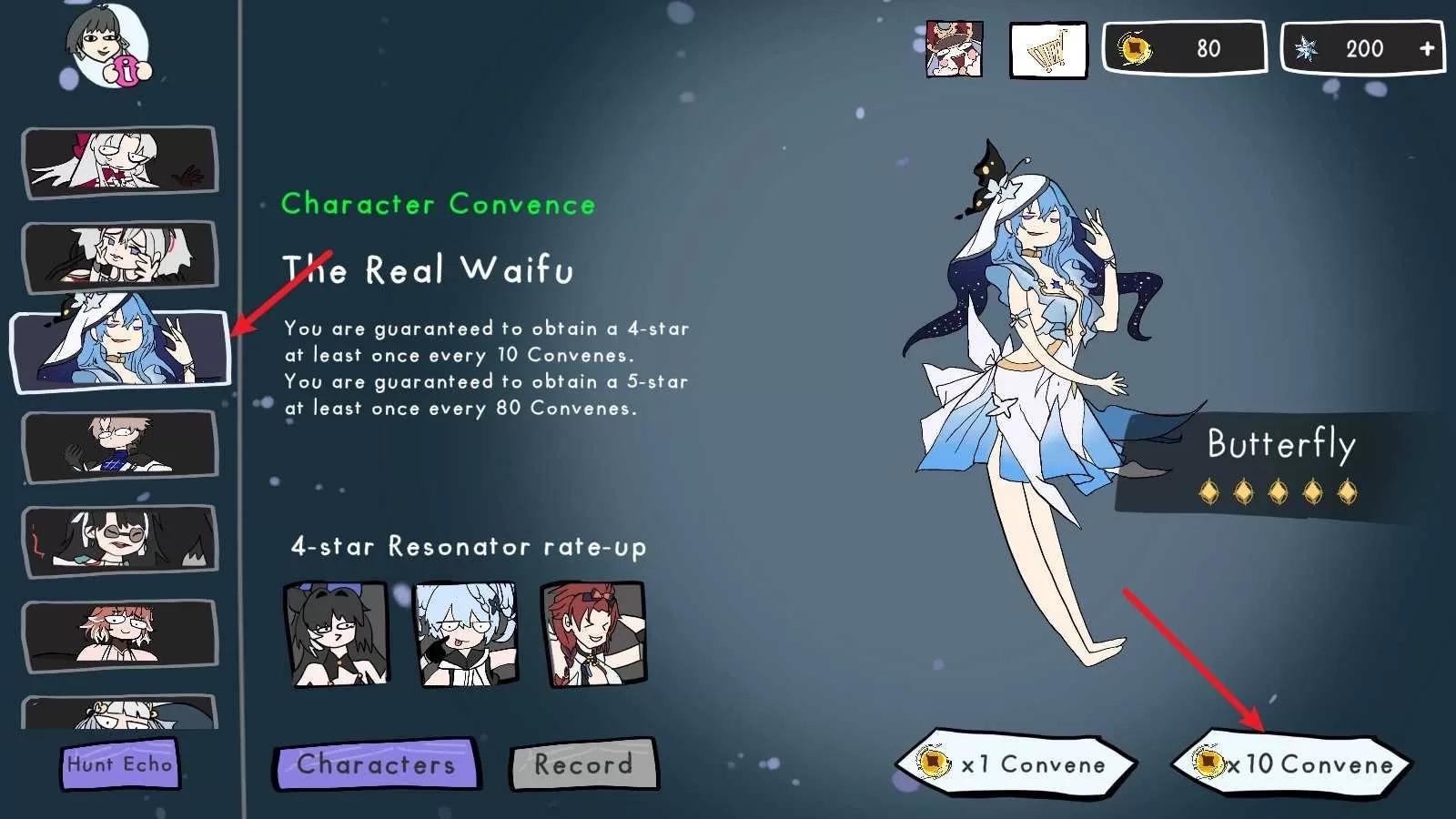
Task: Click the red-hatted character portrait icon
Action: [x=954, y=49]
